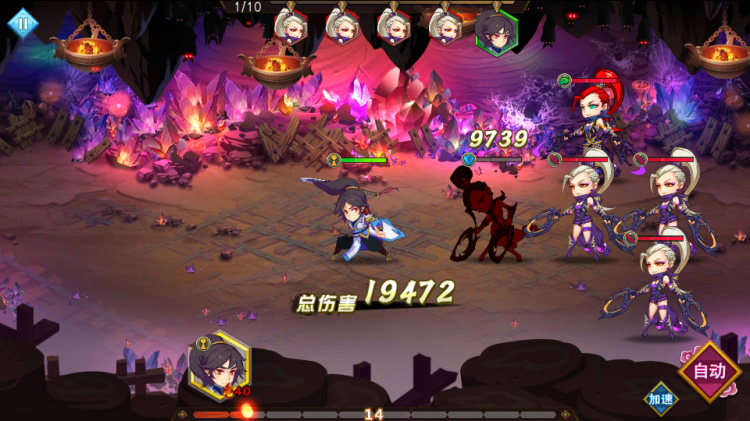Select the dark-haired hero turn-order portrait

coord(496,28)
